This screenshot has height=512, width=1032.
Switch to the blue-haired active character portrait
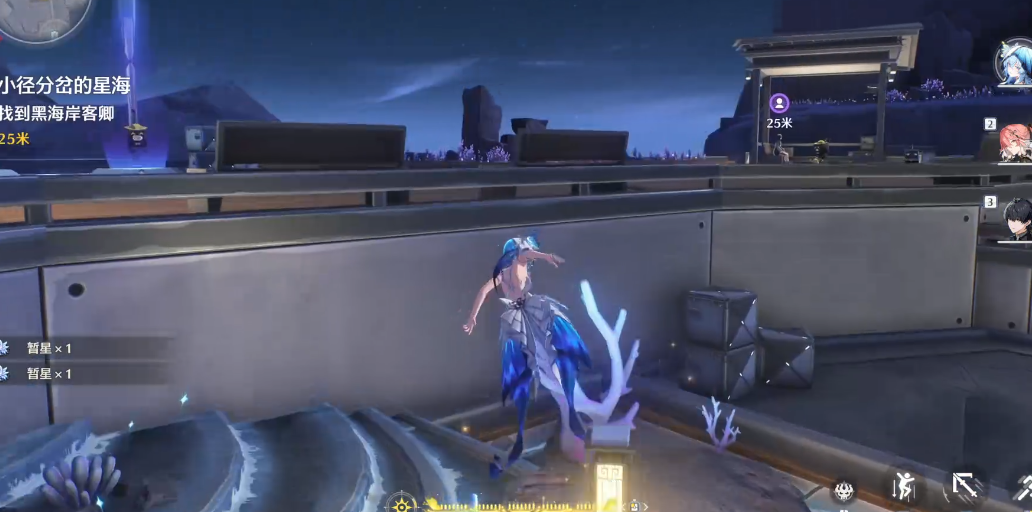1014,62
